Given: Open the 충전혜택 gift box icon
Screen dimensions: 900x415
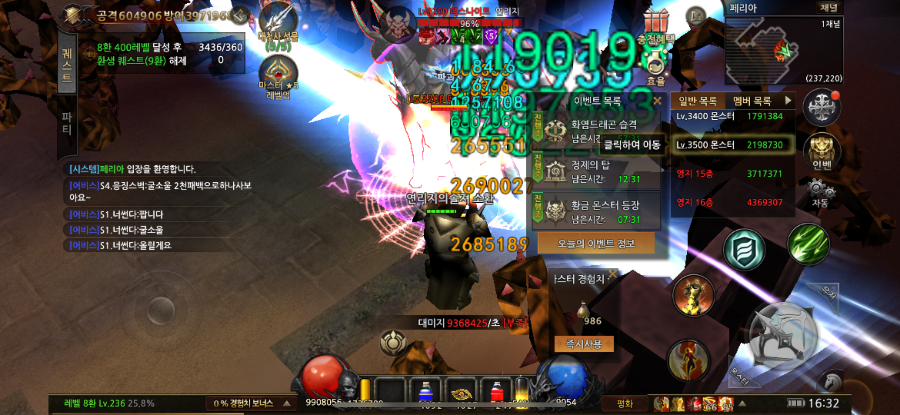Looking at the screenshot, I should [x=656, y=25].
